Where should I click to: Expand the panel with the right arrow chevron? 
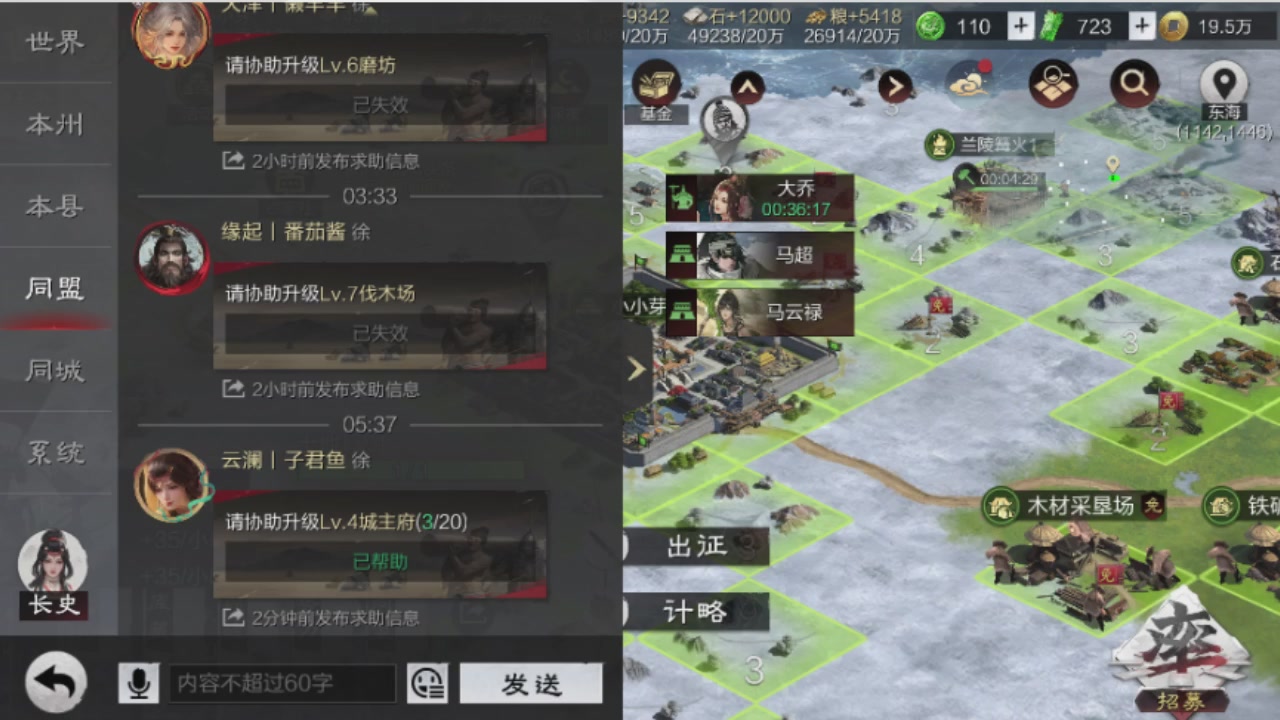895,87
